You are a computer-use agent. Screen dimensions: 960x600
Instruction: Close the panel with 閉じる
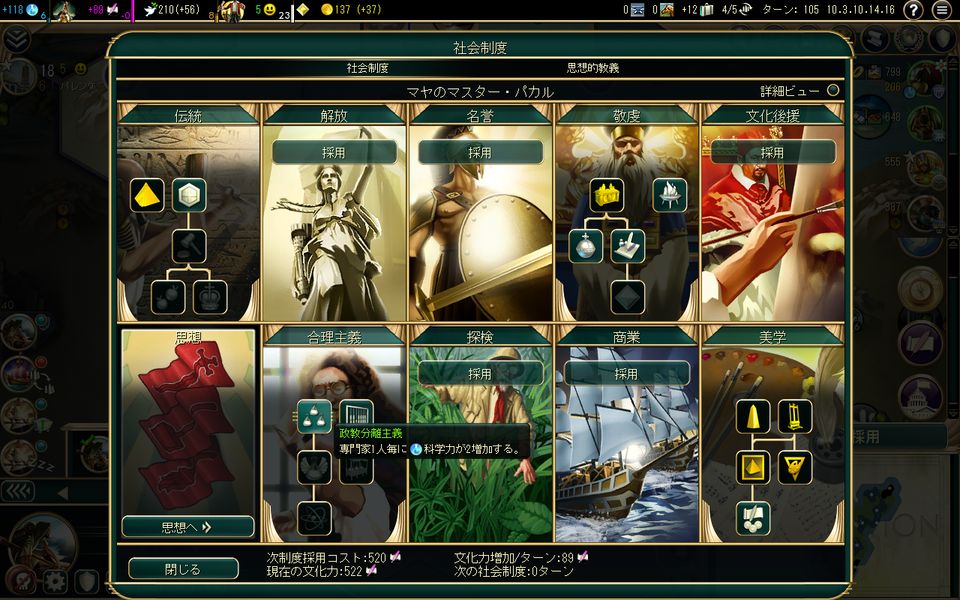183,569
